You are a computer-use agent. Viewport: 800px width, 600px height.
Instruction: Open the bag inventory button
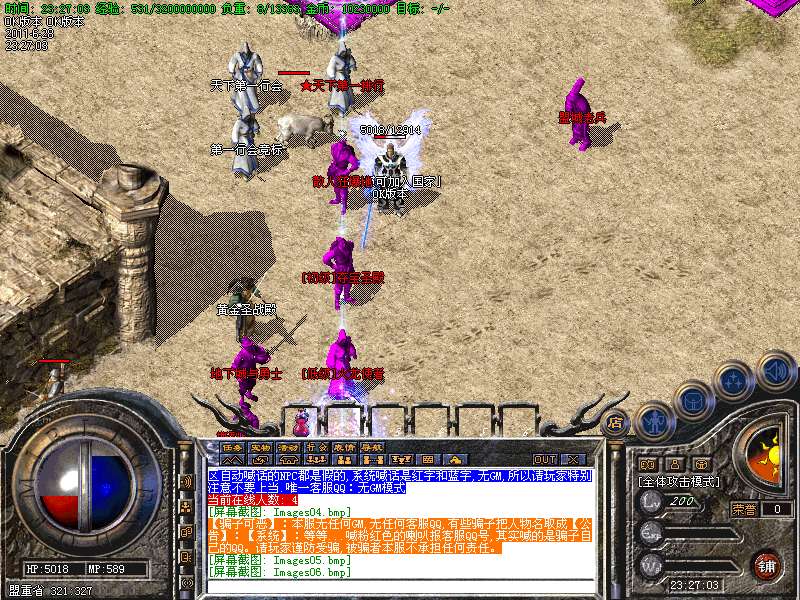pyautogui.click(x=694, y=402)
